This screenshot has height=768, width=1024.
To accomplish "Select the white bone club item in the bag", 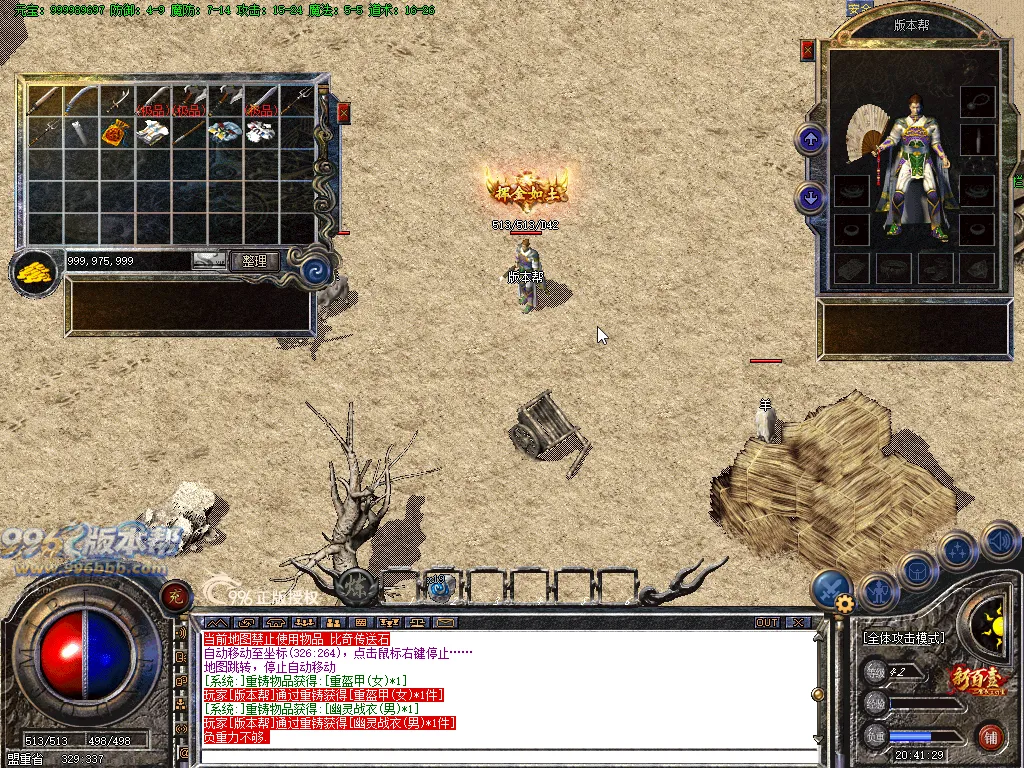I will [x=80, y=131].
